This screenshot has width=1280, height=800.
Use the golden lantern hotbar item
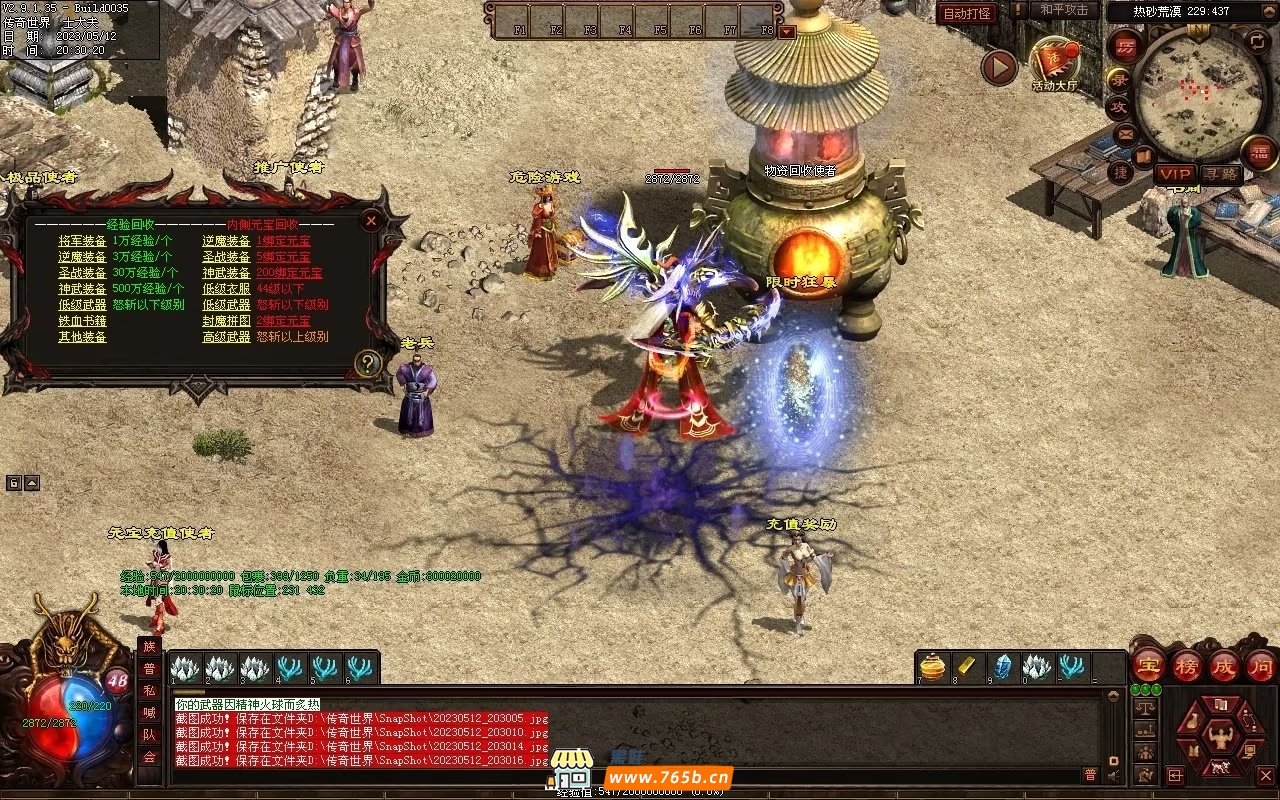click(933, 667)
